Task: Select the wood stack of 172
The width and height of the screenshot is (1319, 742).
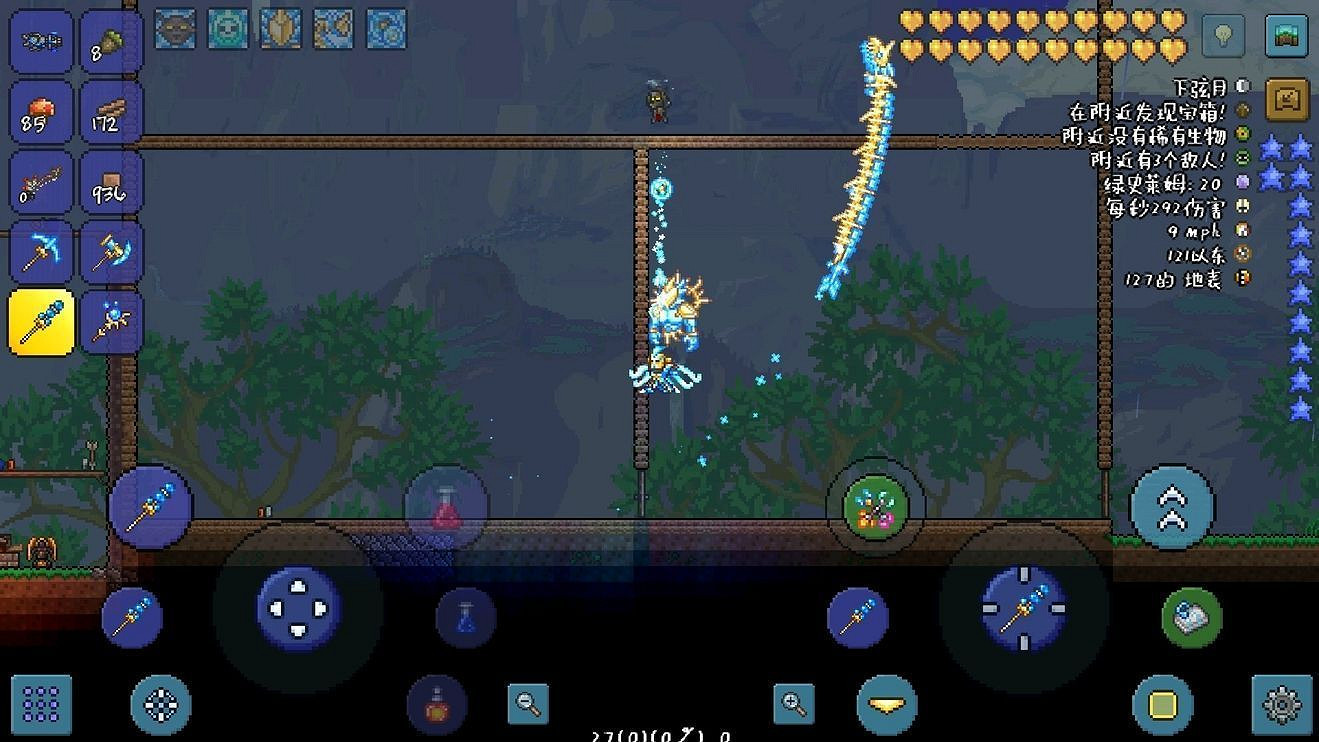Action: coord(111,112)
